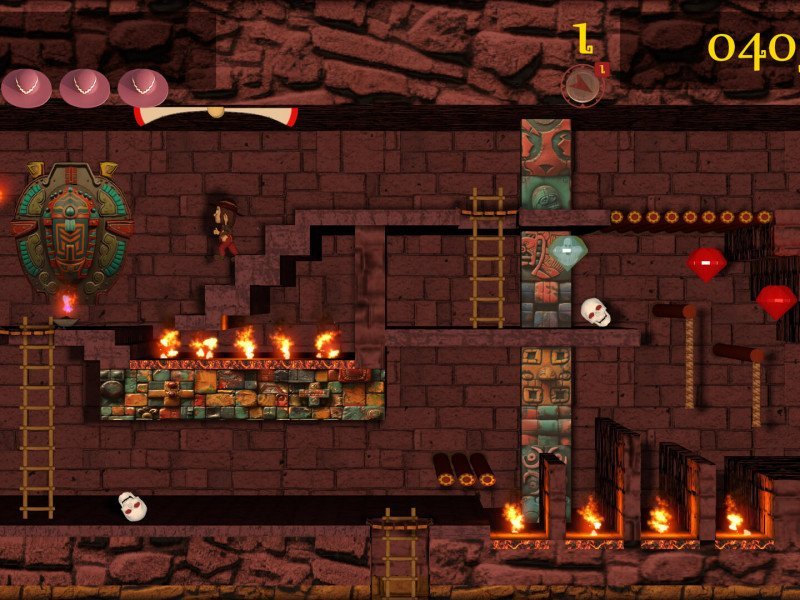The image size is (800, 600).
Task: Click the round compass icon in the HUD
Action: point(582,85)
